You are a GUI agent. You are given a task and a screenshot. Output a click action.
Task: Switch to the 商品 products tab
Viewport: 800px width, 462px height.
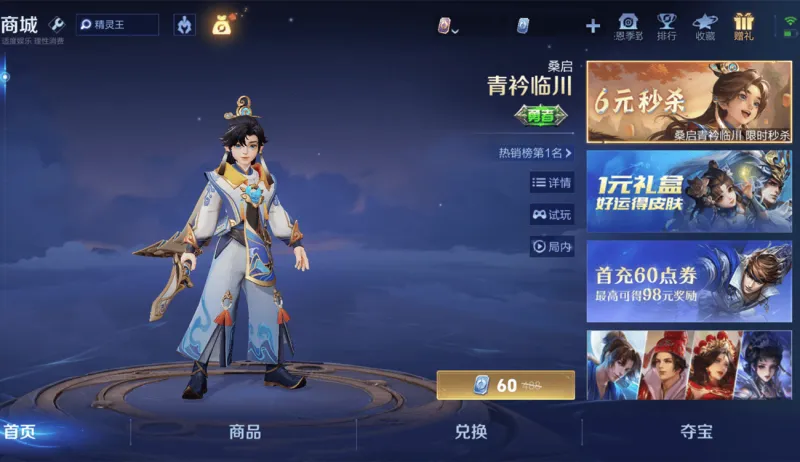[x=245, y=432]
